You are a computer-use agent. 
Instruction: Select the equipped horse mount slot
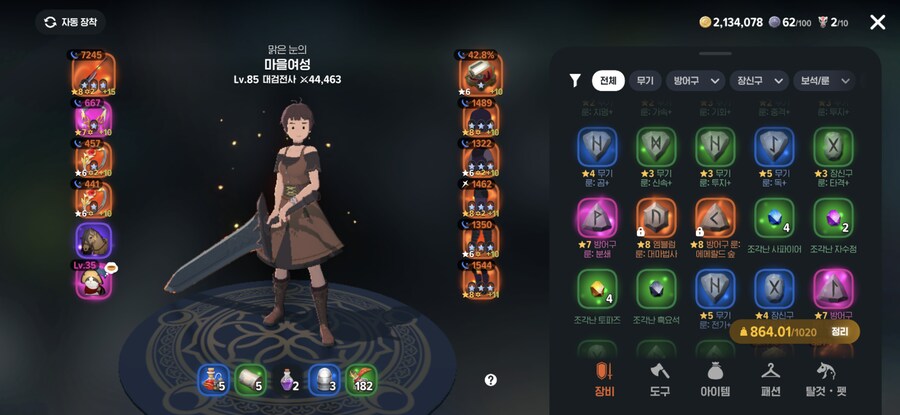click(x=94, y=242)
